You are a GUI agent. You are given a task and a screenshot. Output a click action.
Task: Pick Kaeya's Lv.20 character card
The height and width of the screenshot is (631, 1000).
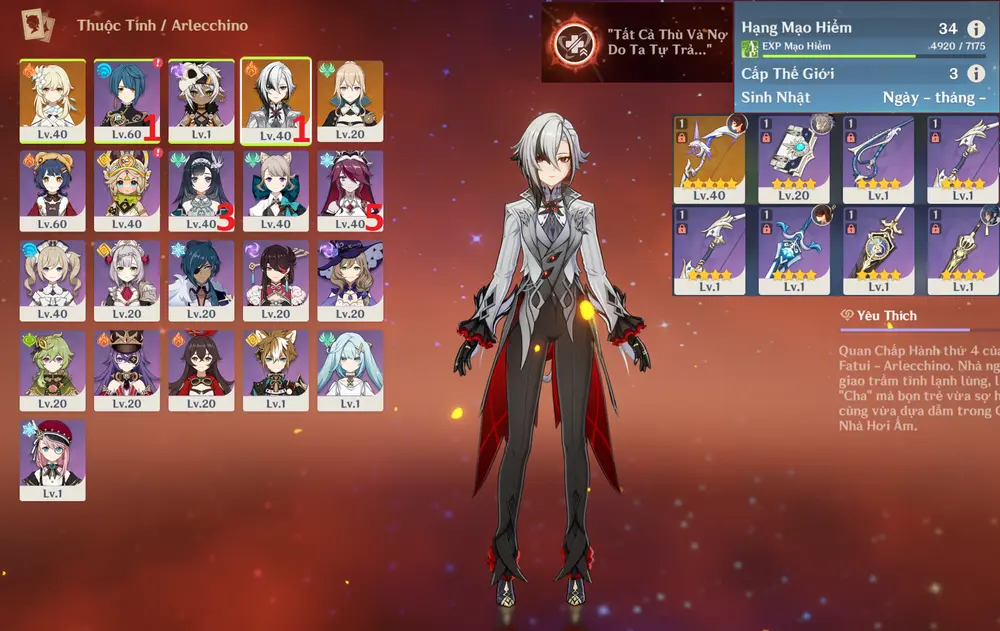tap(201, 280)
